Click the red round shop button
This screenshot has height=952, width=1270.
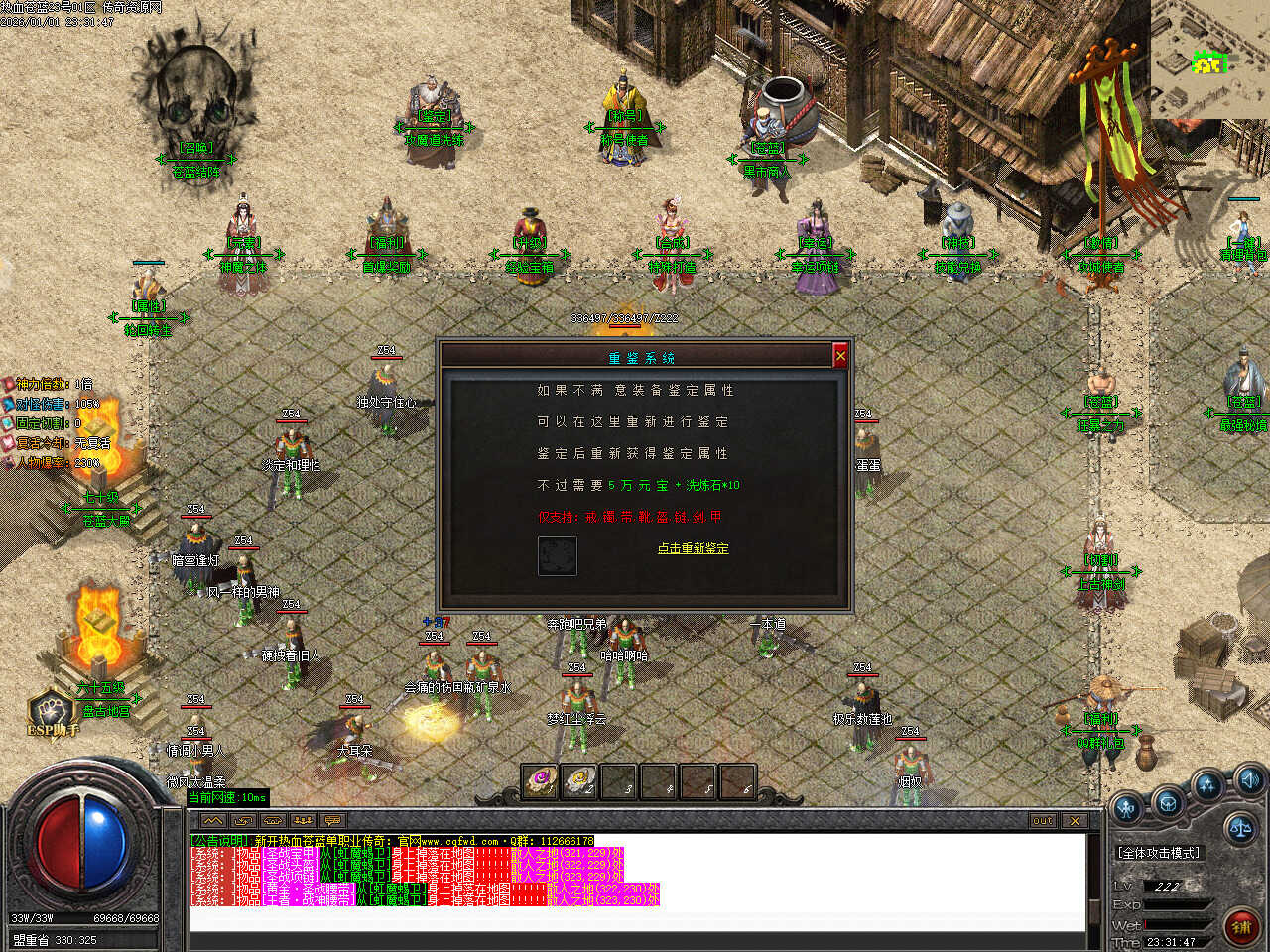tap(1241, 926)
